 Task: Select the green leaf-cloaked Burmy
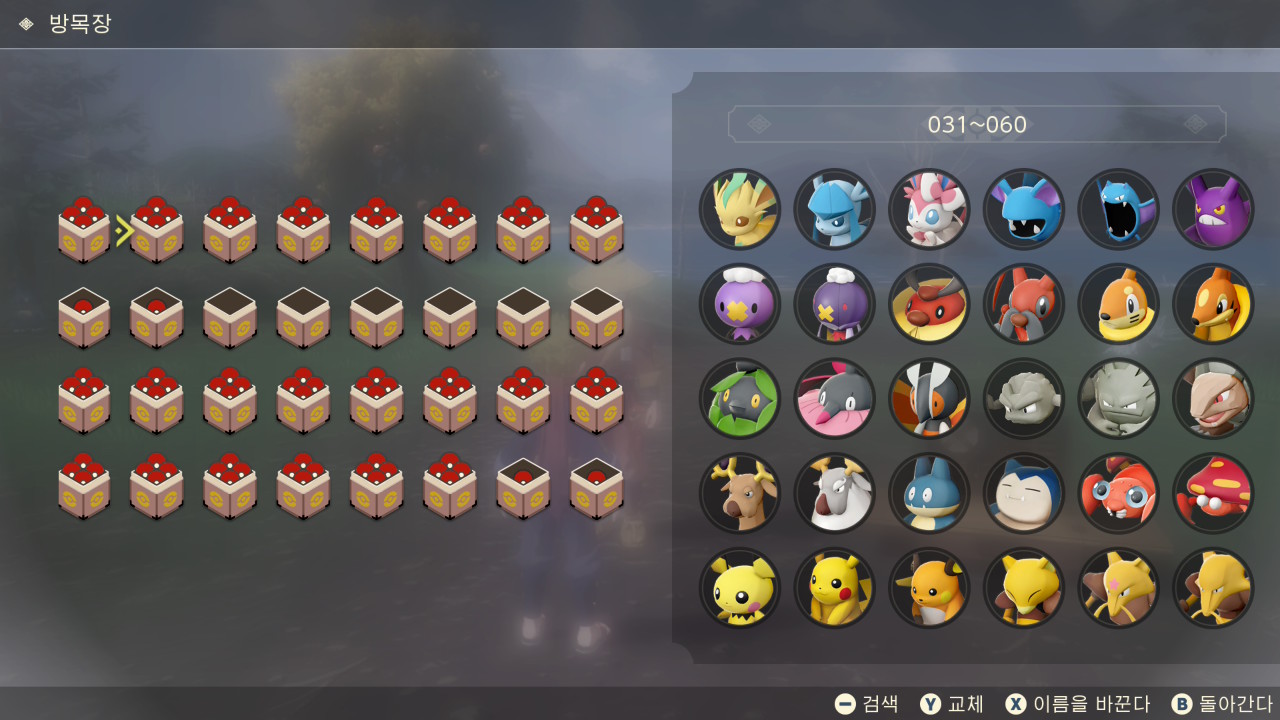[x=740, y=399]
